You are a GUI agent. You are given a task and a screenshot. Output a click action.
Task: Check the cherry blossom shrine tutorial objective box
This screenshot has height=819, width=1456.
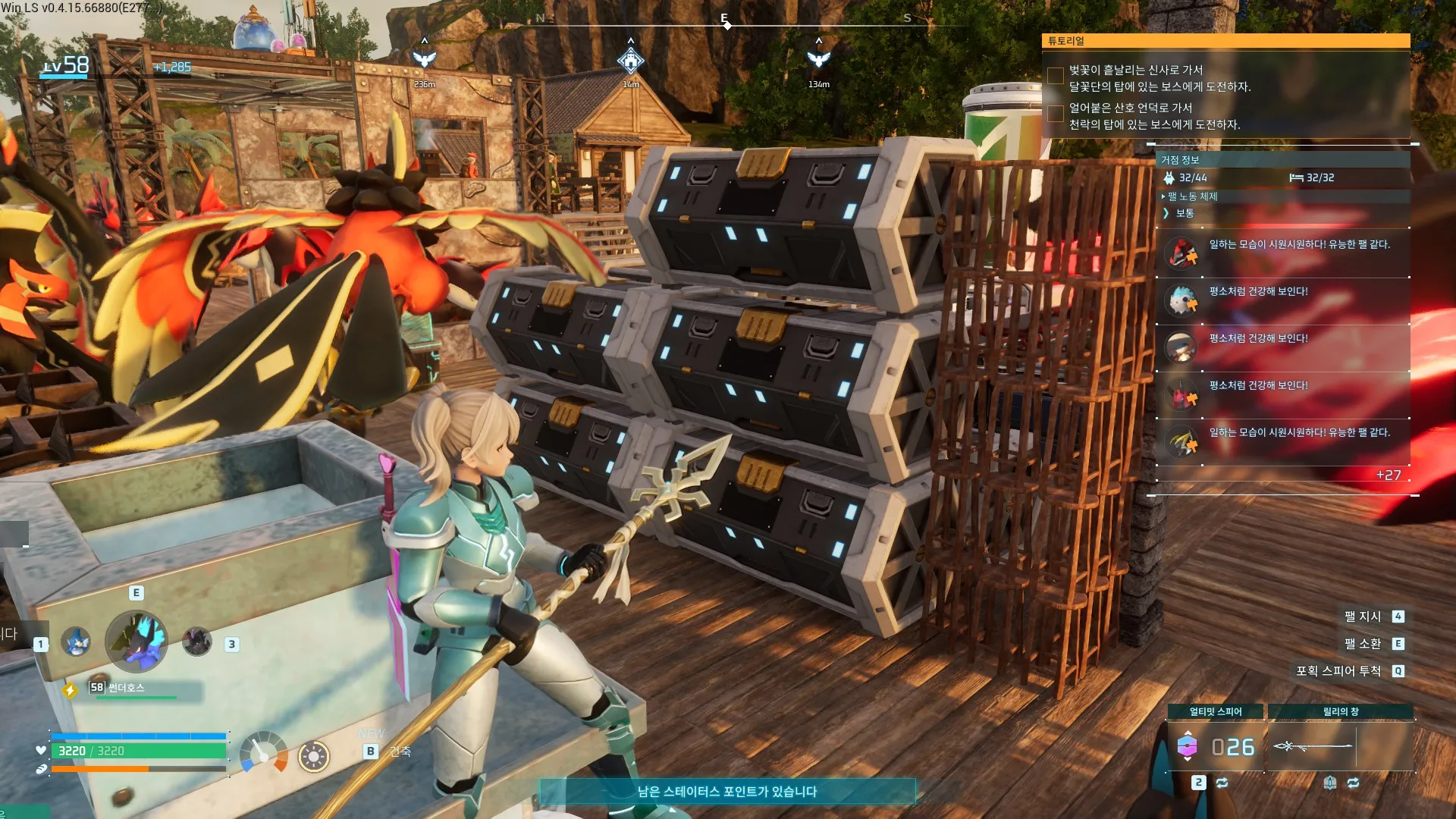tap(1055, 76)
